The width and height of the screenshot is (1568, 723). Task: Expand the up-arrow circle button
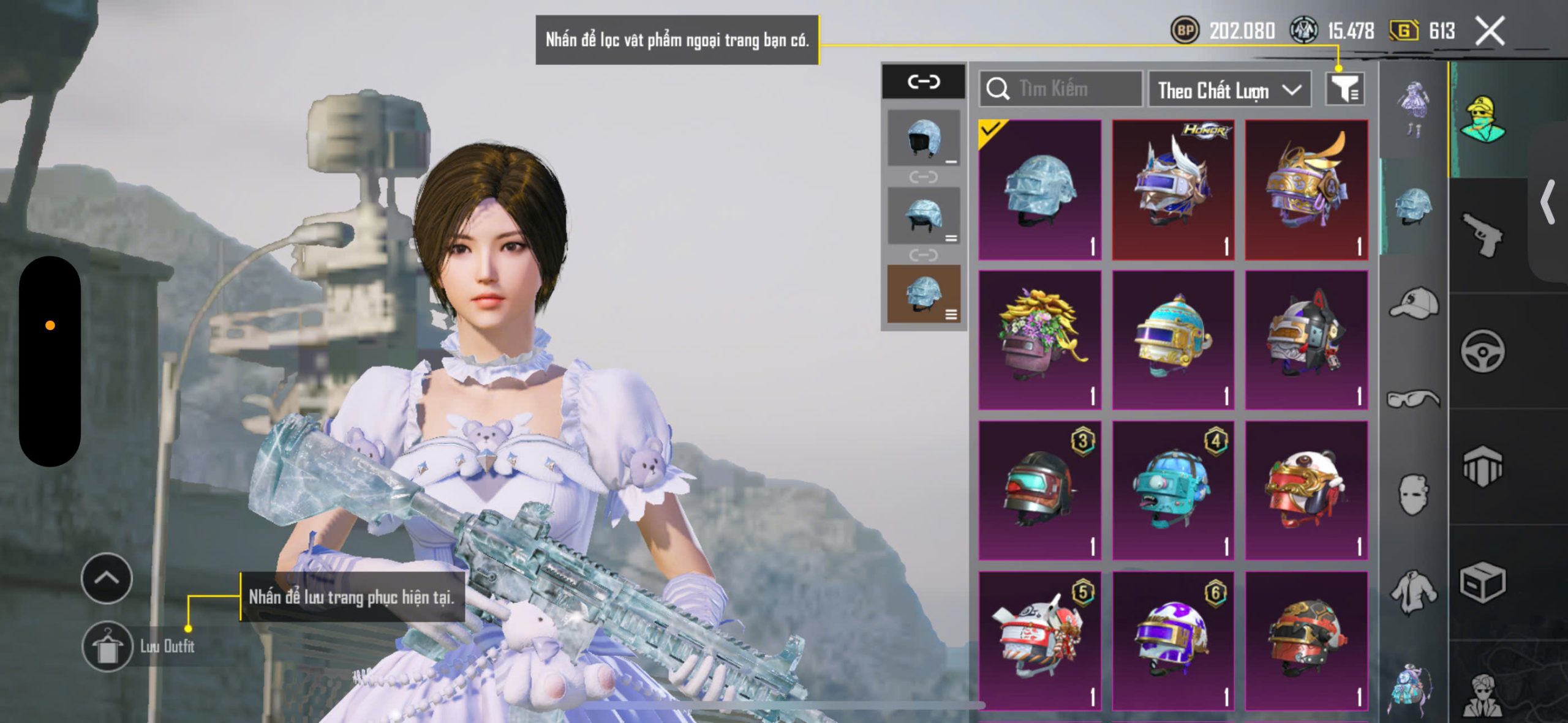107,578
